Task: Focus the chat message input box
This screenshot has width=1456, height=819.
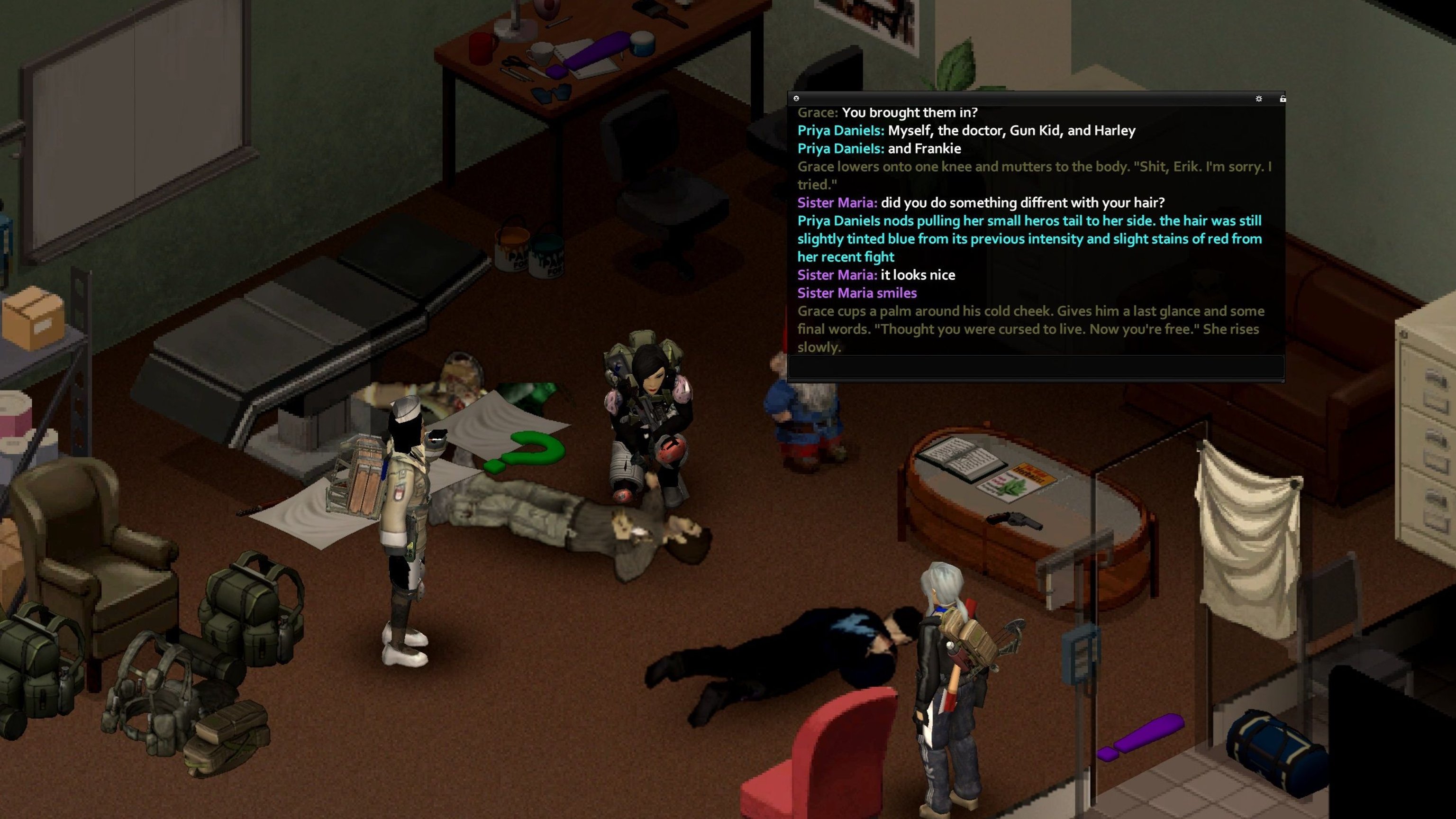Action: [x=1036, y=367]
